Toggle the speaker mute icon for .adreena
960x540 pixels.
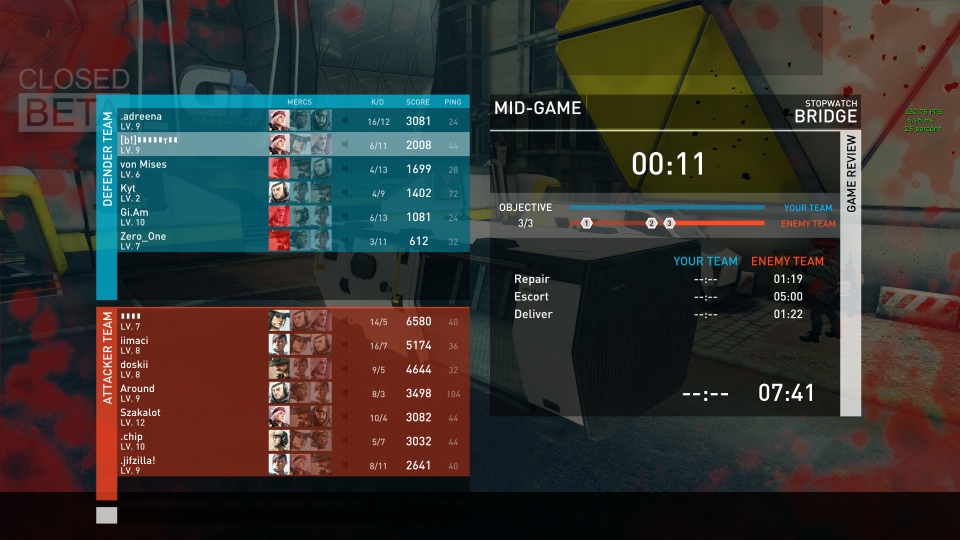pos(345,121)
